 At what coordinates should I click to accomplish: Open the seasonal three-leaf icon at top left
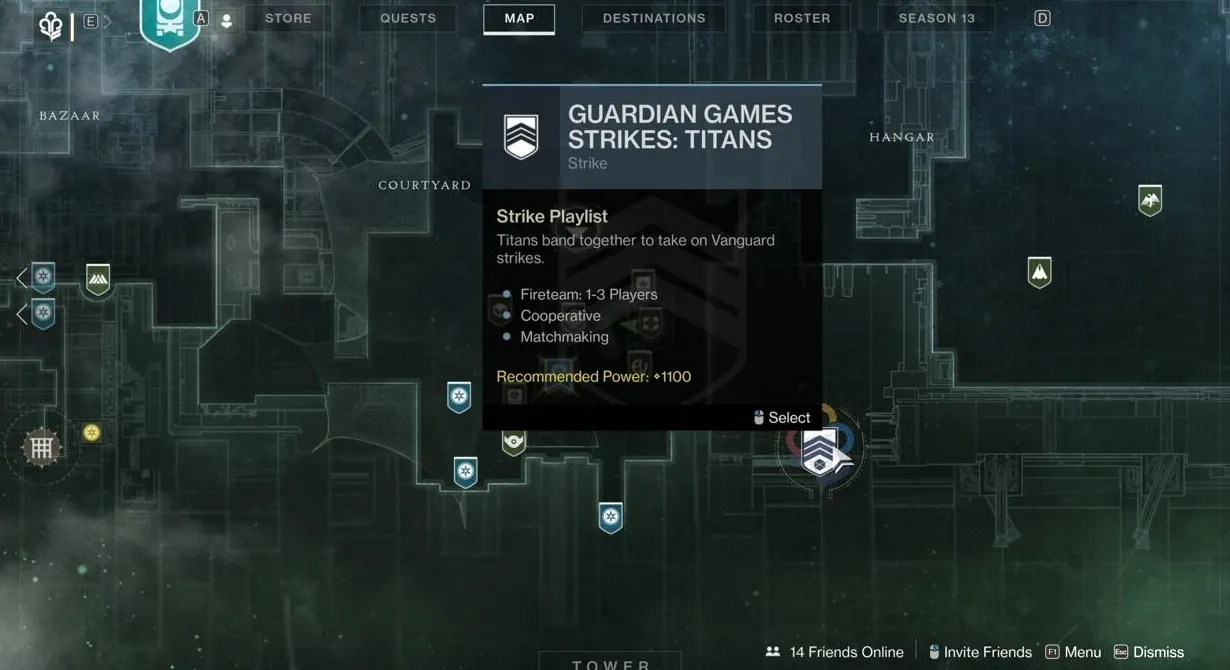click(50, 25)
